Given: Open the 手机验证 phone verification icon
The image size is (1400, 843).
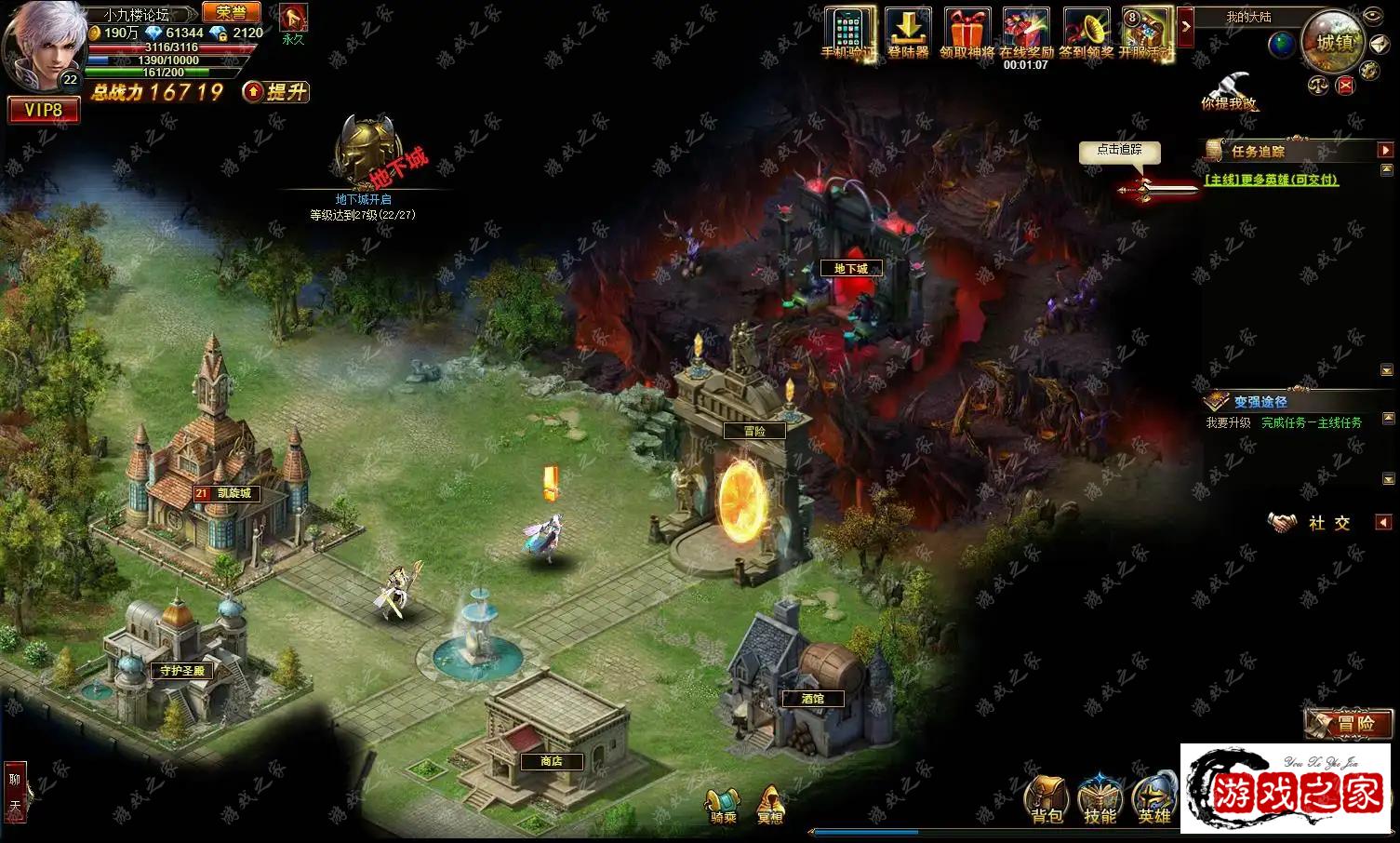Looking at the screenshot, I should [848, 33].
